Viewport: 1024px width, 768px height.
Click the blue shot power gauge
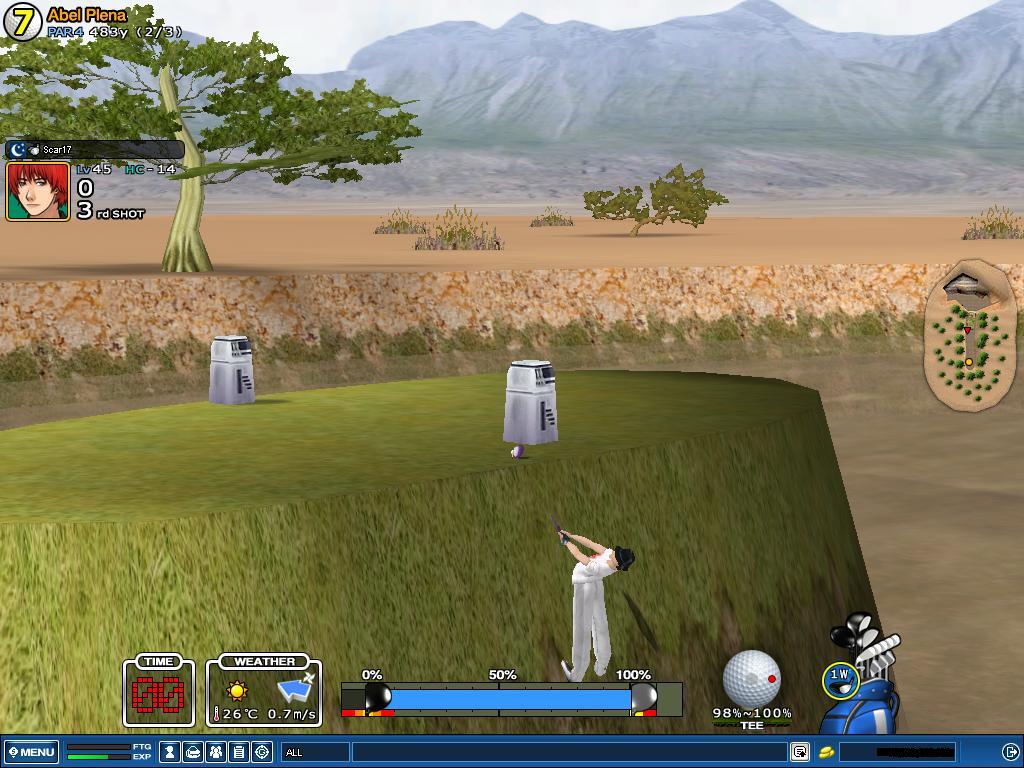click(x=510, y=697)
